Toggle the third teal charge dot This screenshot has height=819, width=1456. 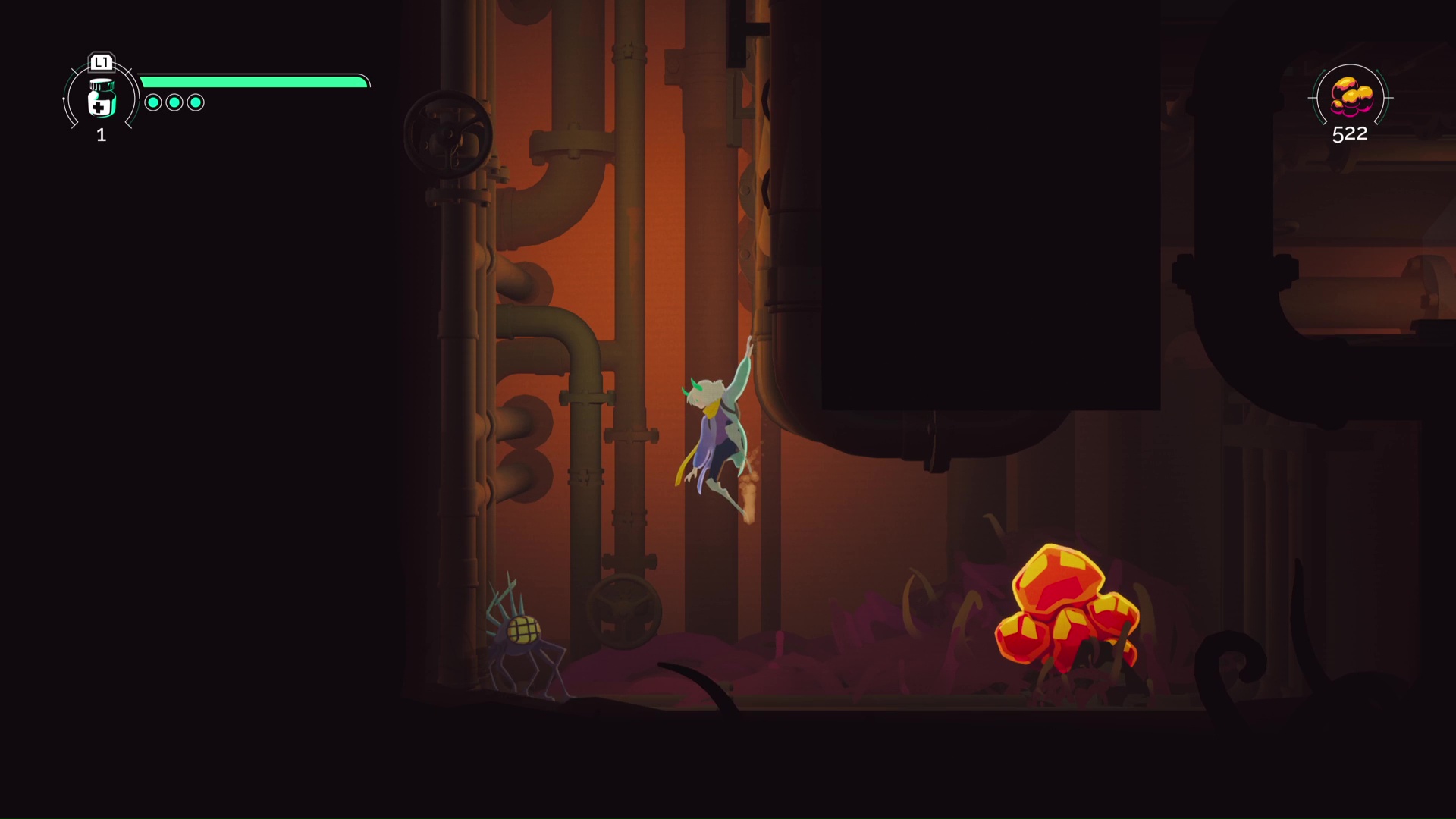pos(195,102)
